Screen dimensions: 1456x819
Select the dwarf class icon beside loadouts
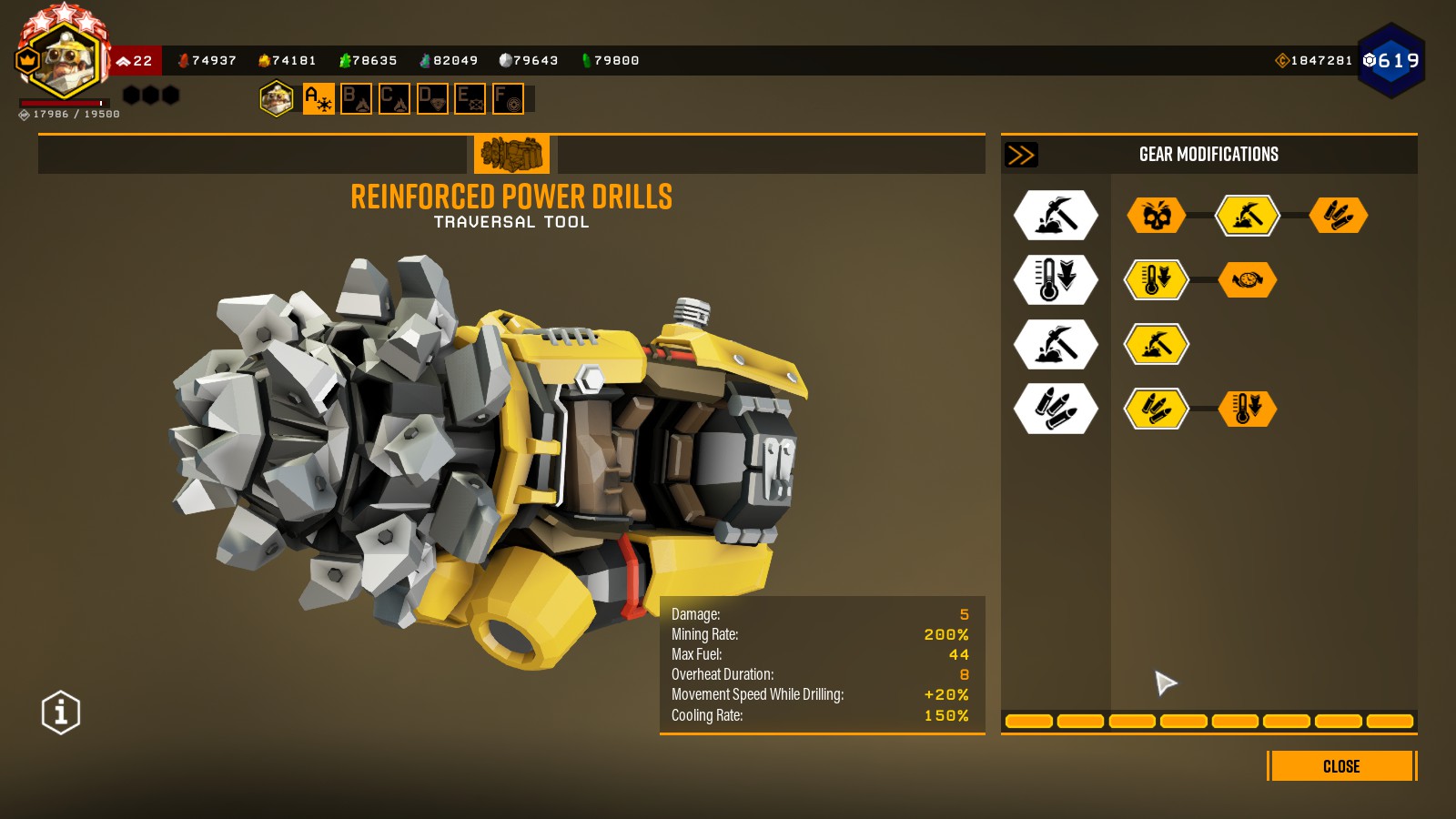pyautogui.click(x=277, y=98)
